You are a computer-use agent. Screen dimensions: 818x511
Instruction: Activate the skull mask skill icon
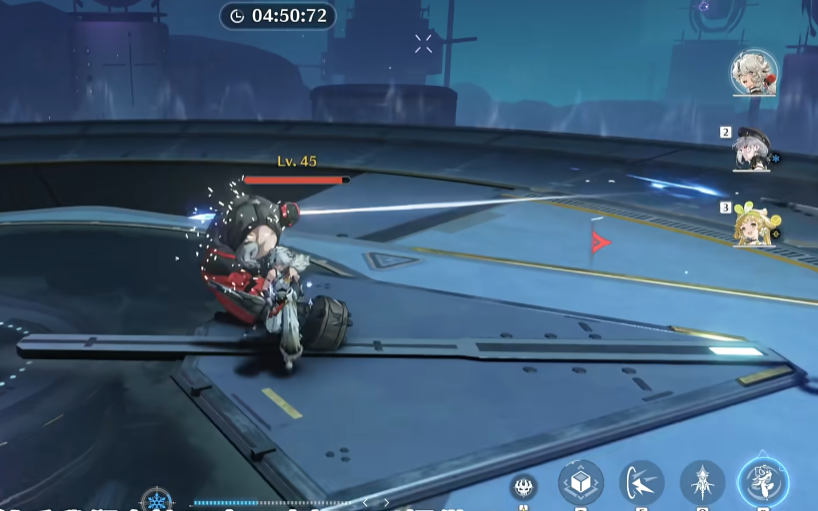(523, 487)
